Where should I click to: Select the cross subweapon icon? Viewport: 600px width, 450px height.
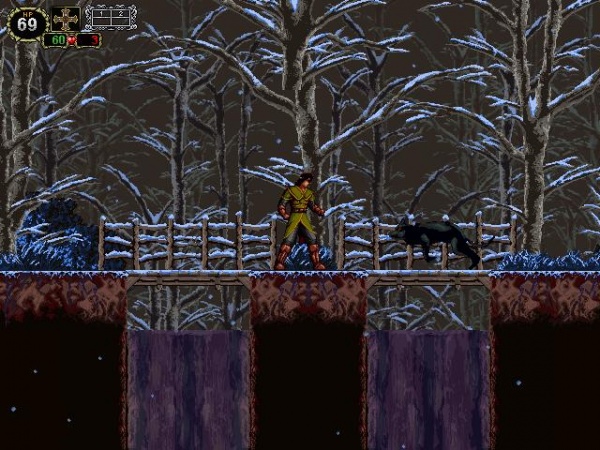66,18
